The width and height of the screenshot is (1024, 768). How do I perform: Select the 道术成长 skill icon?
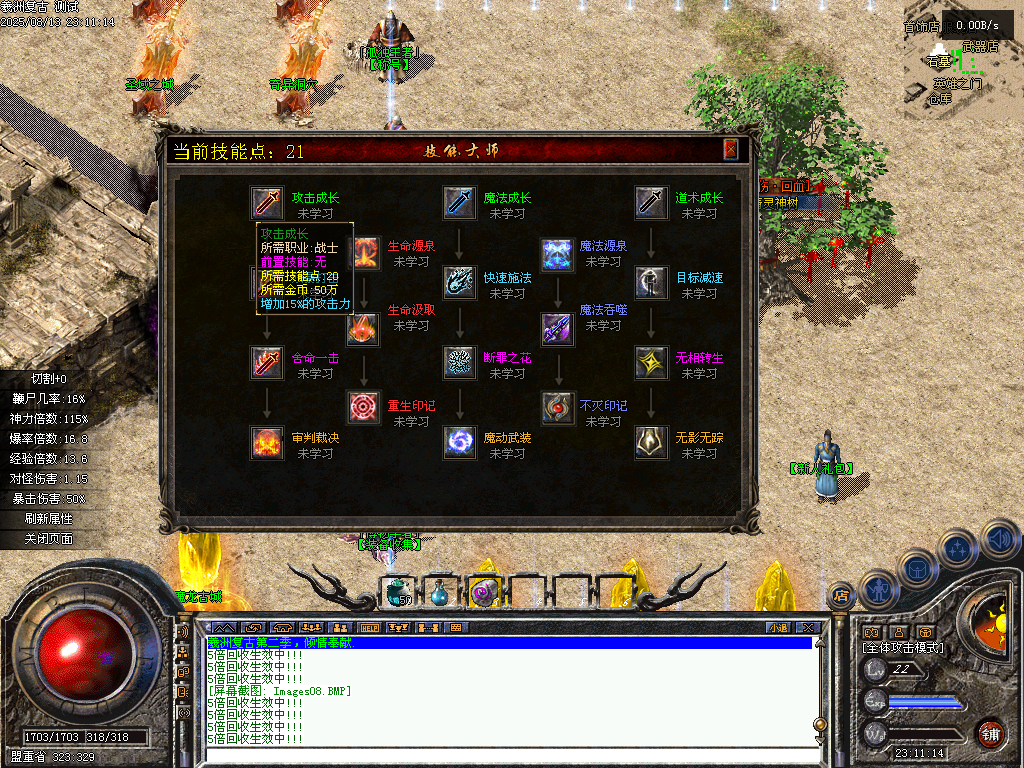(651, 203)
